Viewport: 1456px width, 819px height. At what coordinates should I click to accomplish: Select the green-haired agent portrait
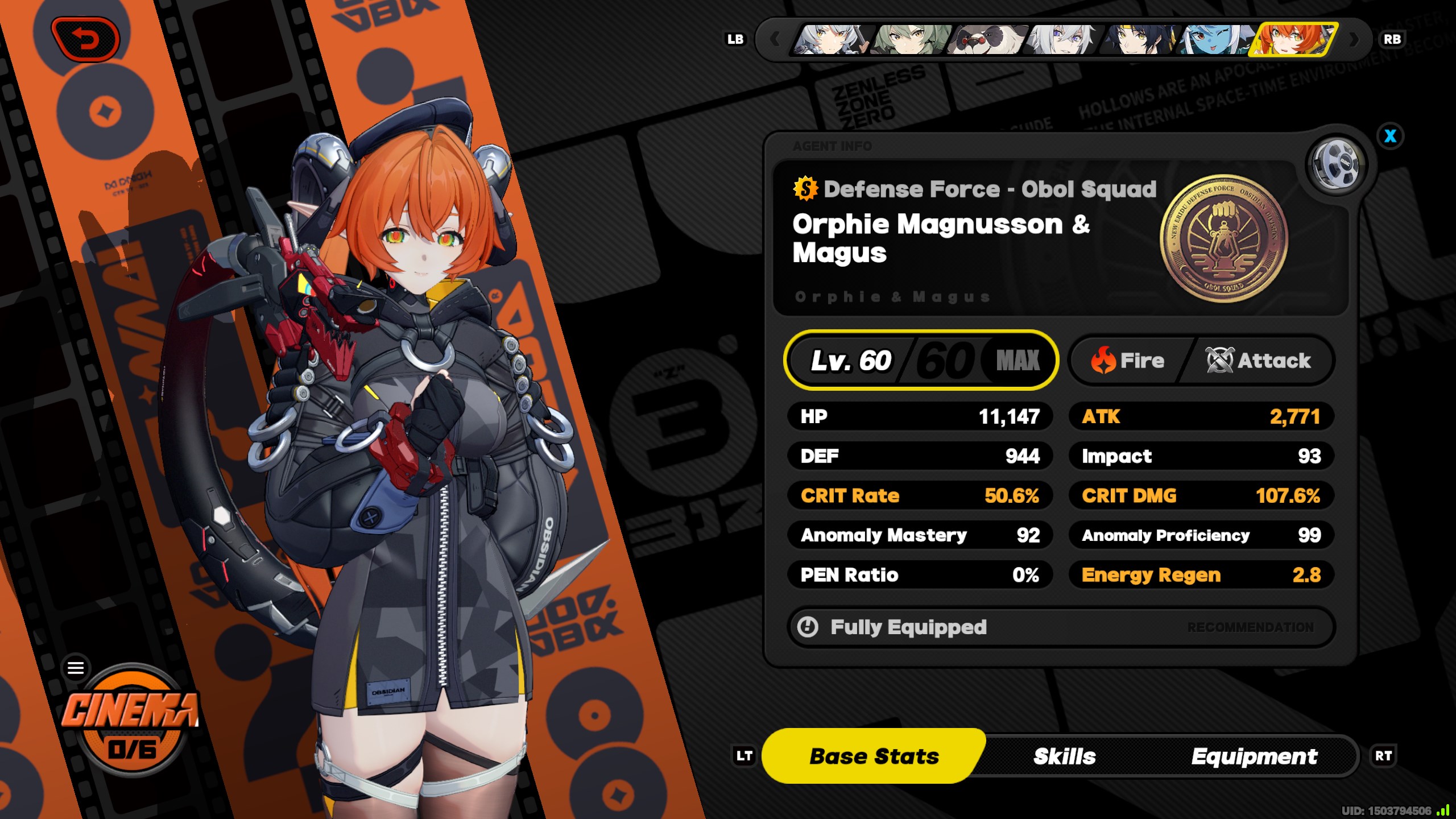pyautogui.click(x=911, y=39)
